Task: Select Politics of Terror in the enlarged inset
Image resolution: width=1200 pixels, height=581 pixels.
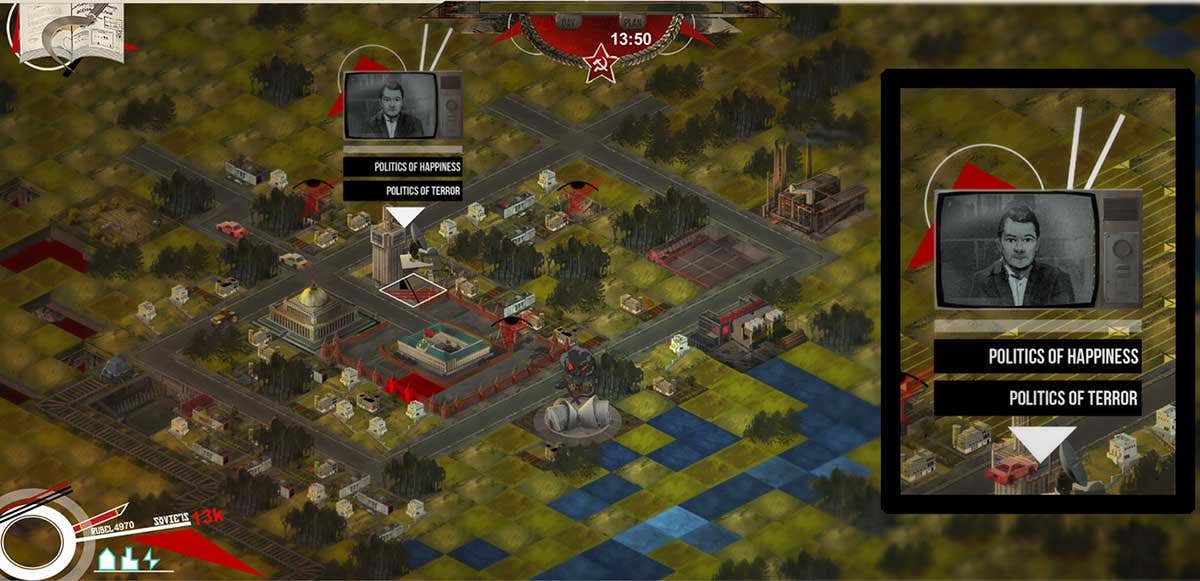Action: tap(1038, 398)
